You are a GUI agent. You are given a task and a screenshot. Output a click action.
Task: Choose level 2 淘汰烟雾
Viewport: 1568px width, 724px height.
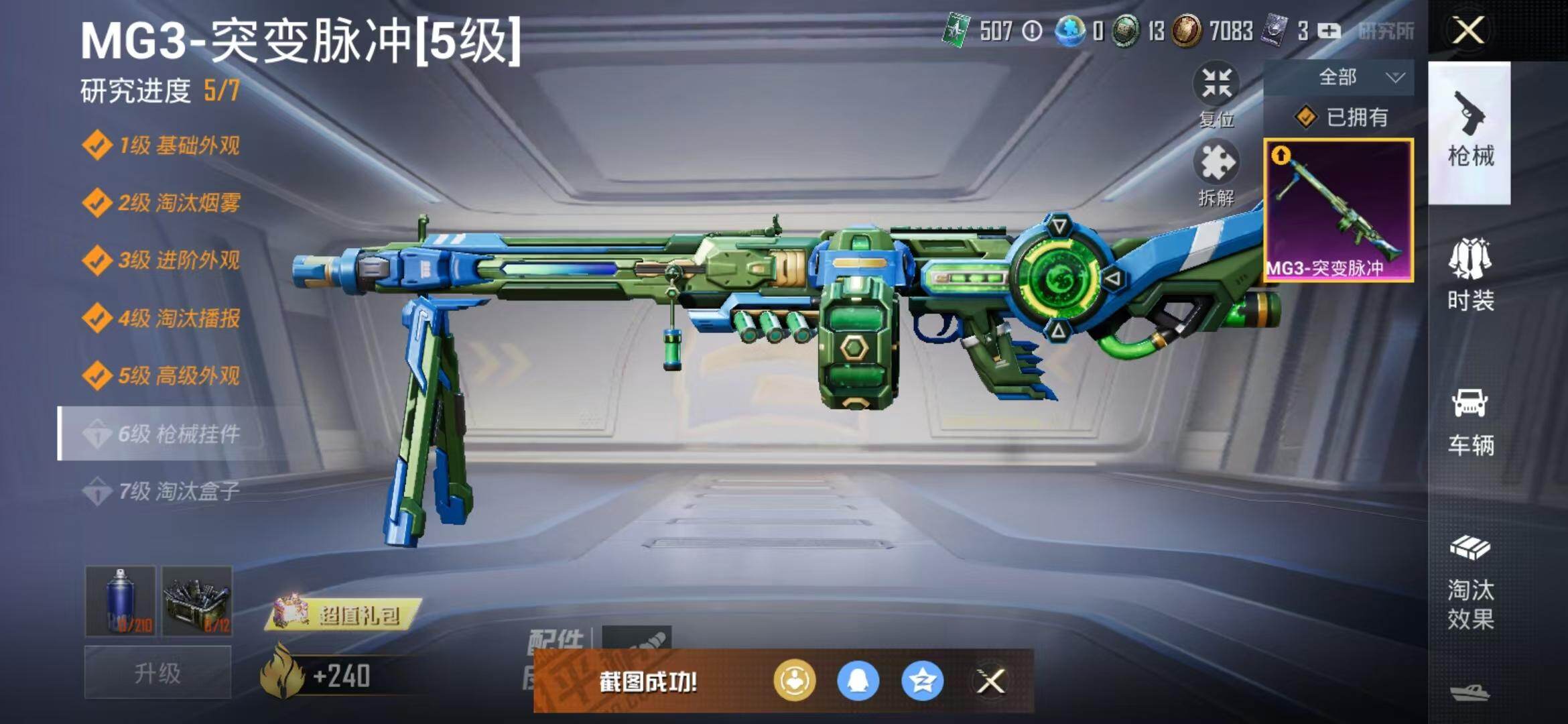(161, 202)
